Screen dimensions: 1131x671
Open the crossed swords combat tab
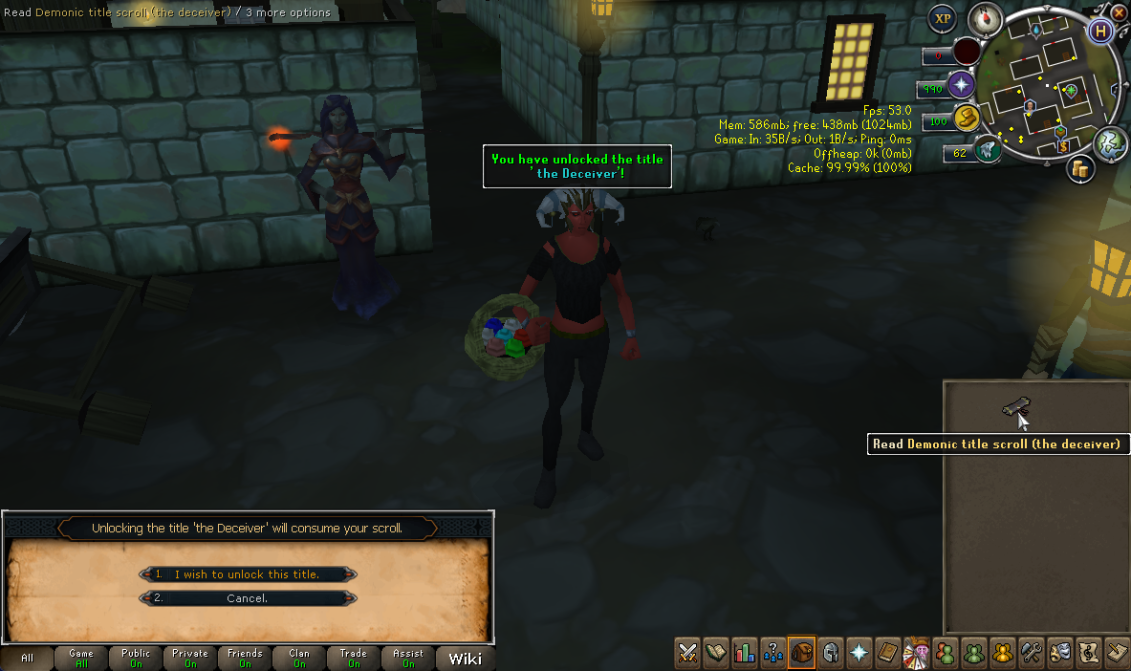[687, 653]
